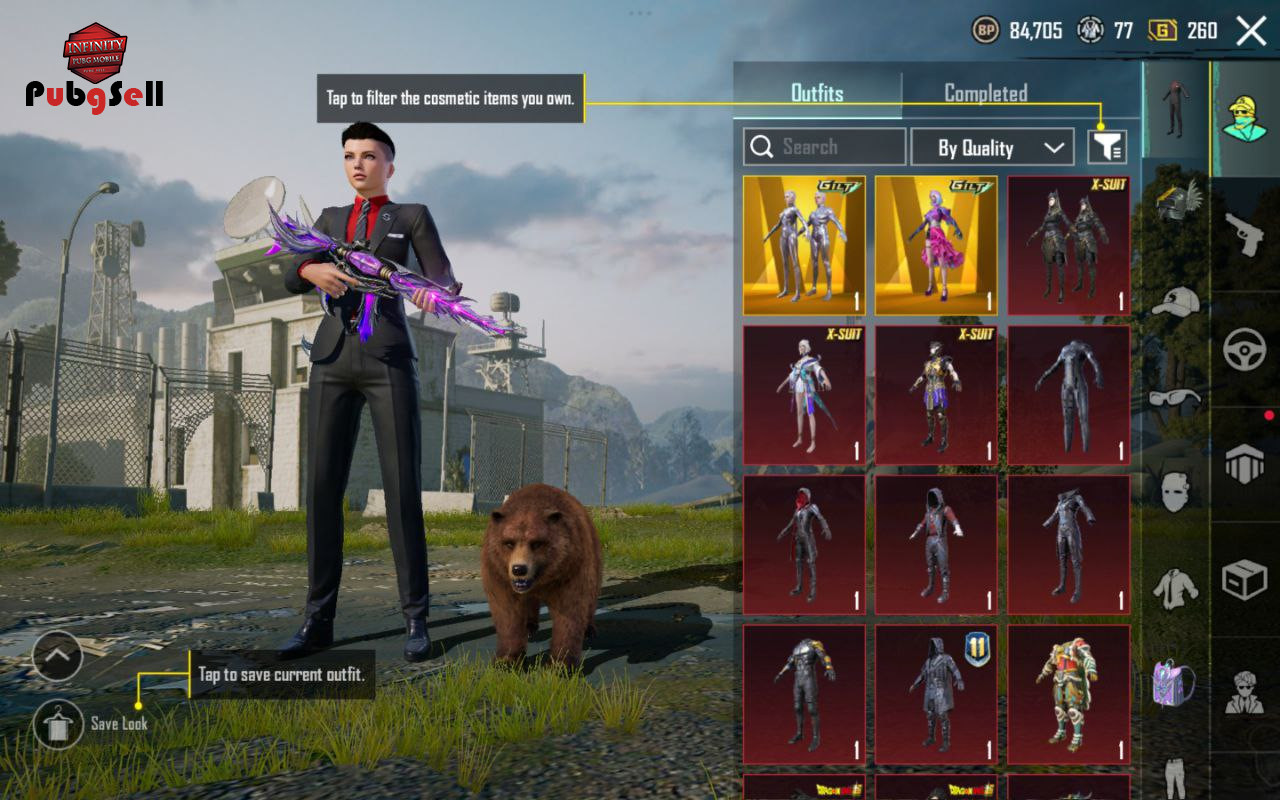This screenshot has height=800, width=1280.
Task: Show the winged helmet headgear category
Action: point(1175,200)
